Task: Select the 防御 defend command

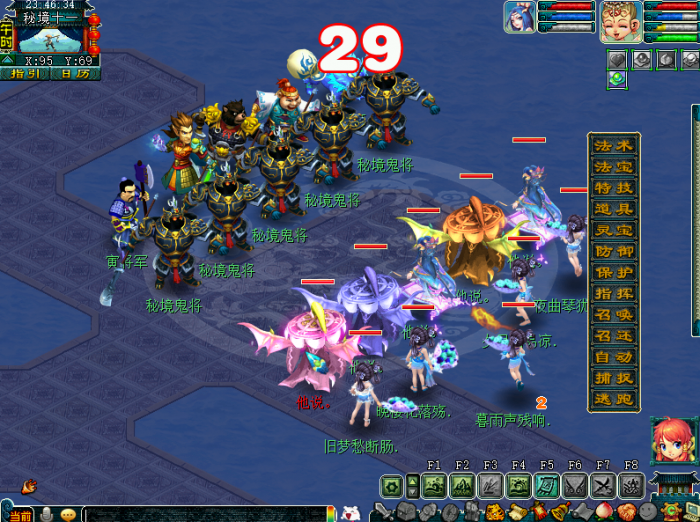Action: point(614,251)
